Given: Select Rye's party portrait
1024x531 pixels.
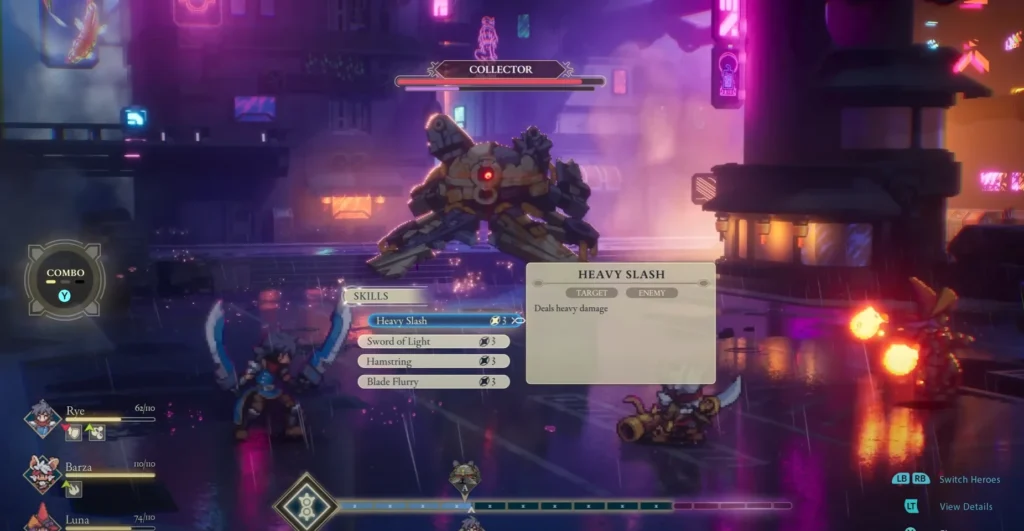Looking at the screenshot, I should coord(43,419).
